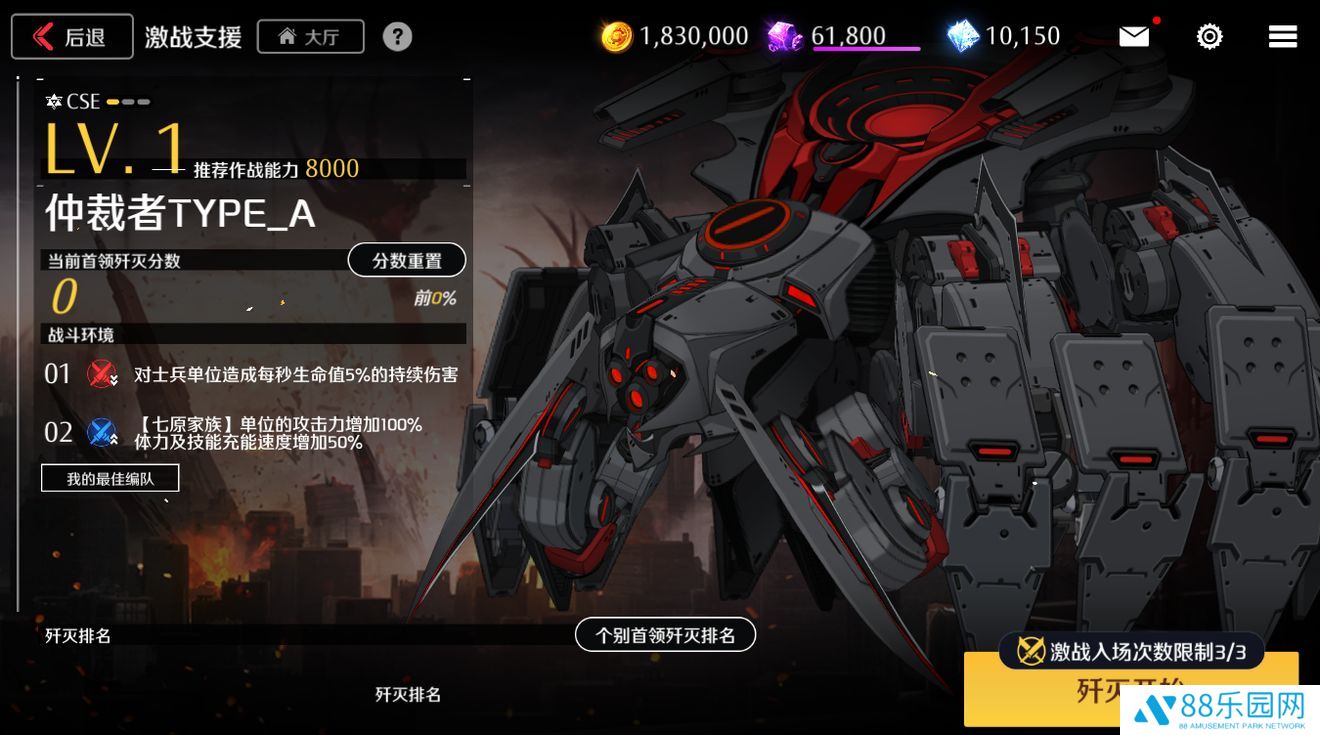The image size is (1320, 735).
Task: Select the red soldier debuff icon
Action: tap(101, 374)
